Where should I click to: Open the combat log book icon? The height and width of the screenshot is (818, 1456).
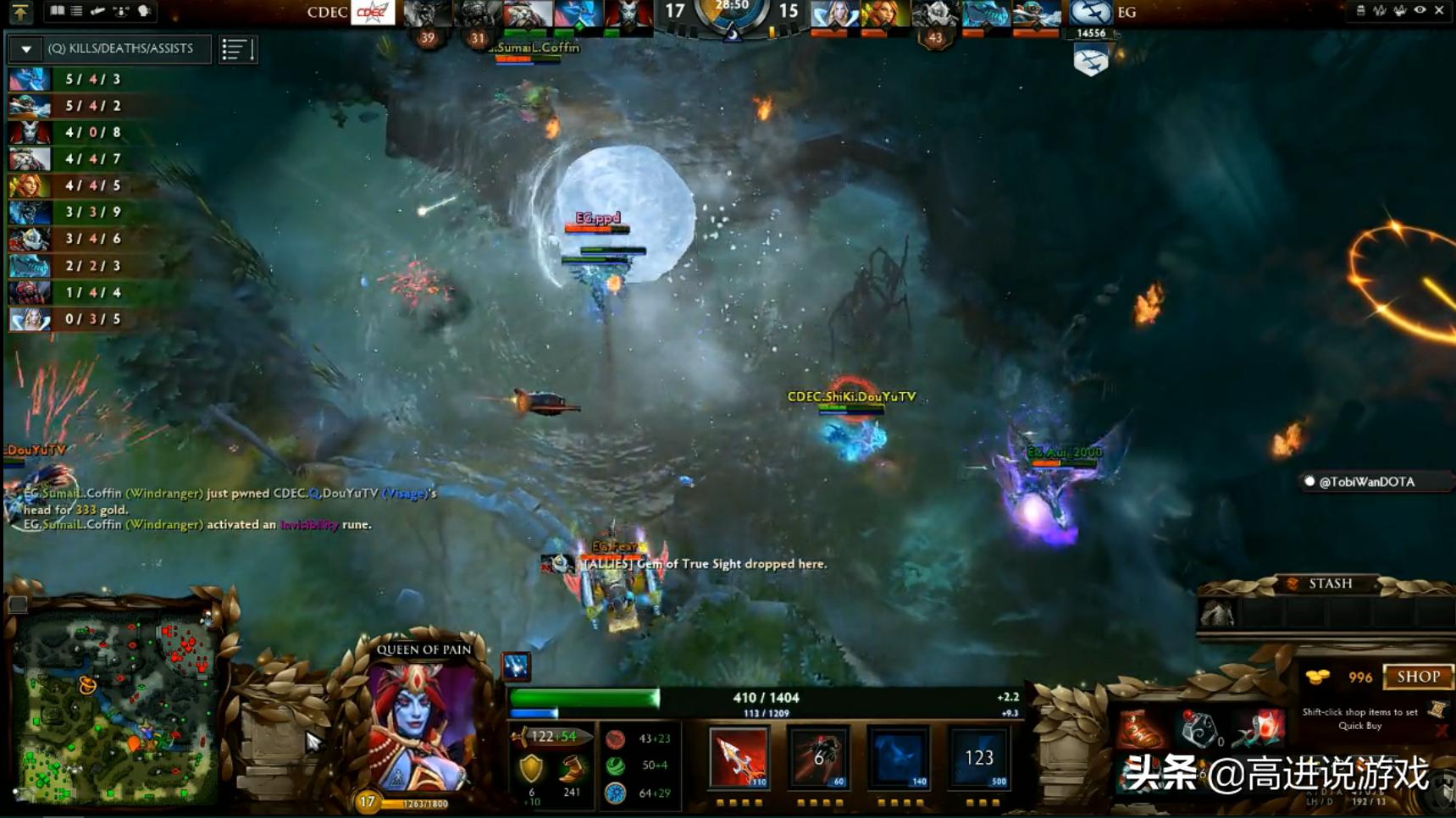click(x=57, y=11)
